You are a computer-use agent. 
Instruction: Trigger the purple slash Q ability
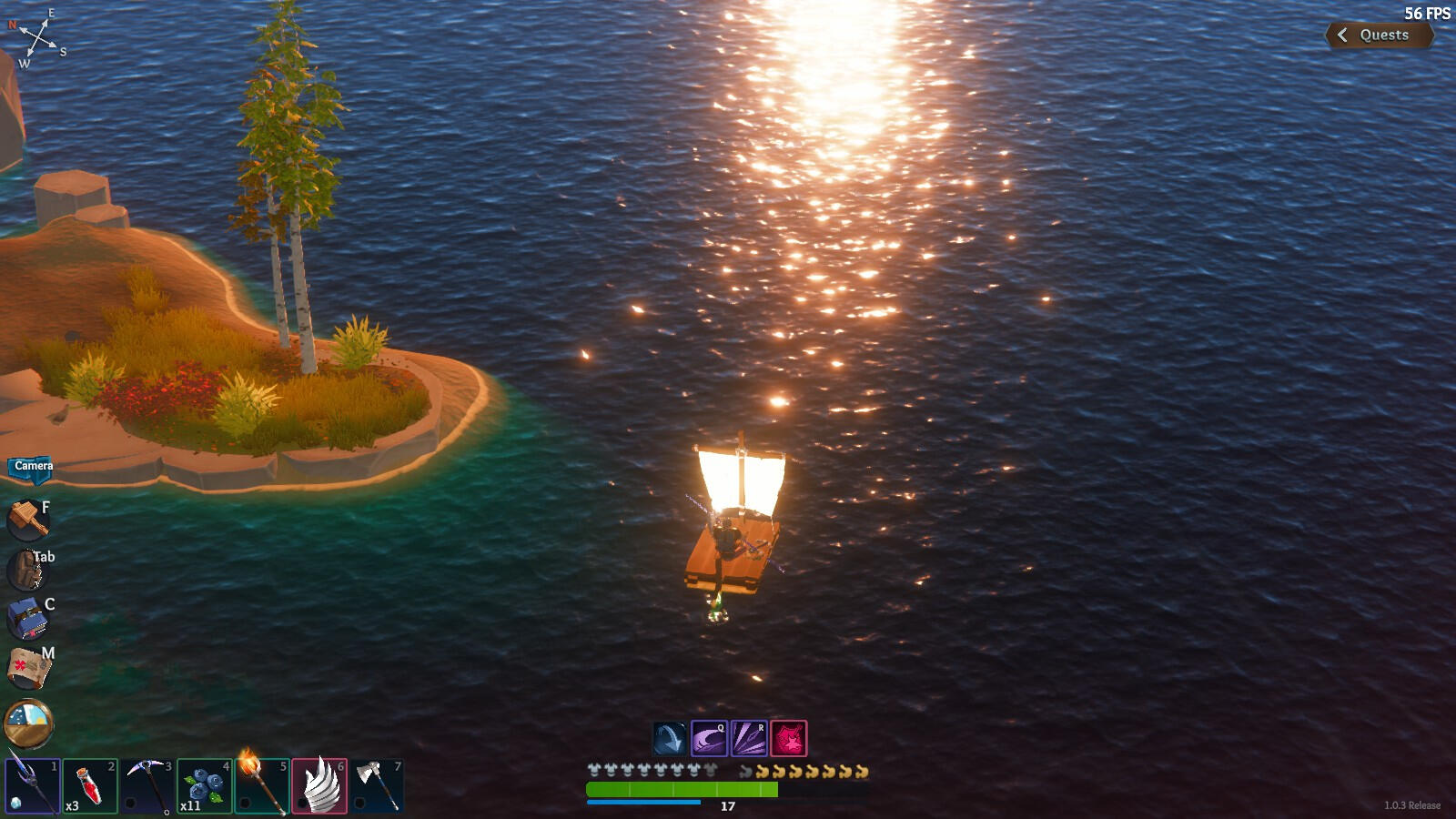[x=709, y=739]
